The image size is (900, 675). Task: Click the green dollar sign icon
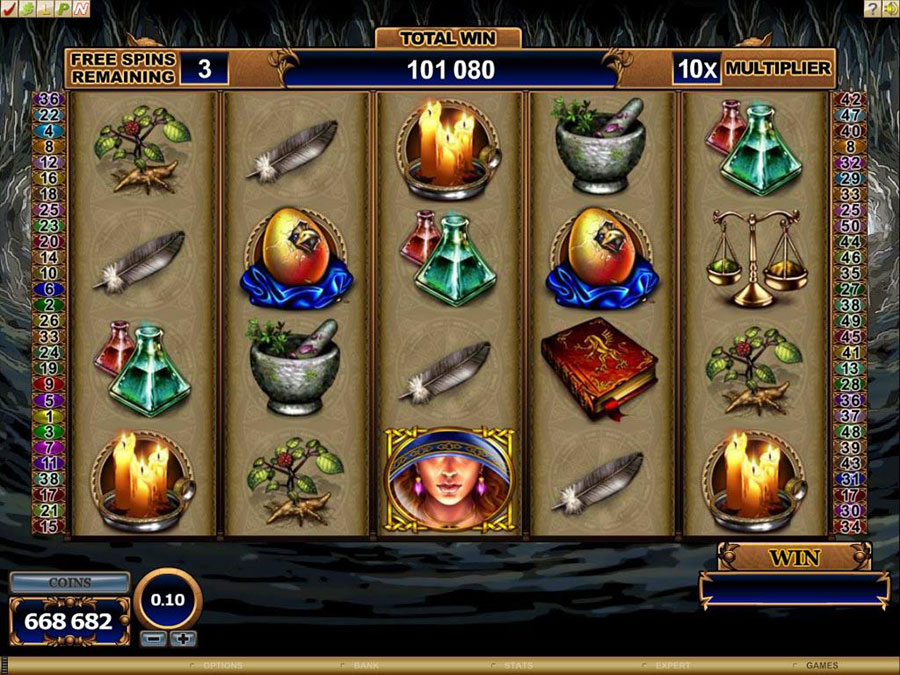tap(27, 8)
